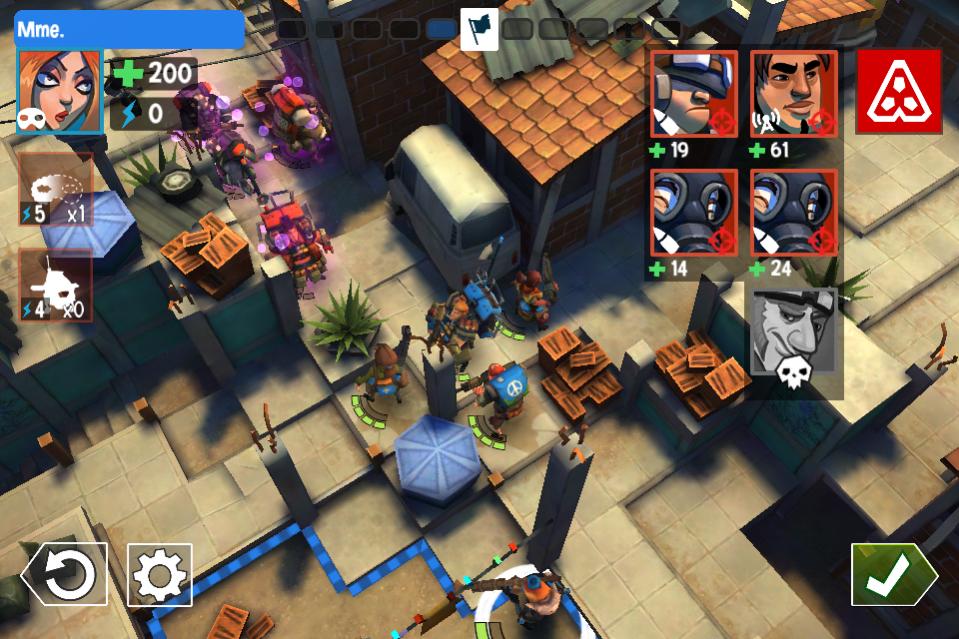Image resolution: width=959 pixels, height=639 pixels.
Task: Use the 5-energy ability with x1 remaining
Action: (x=55, y=190)
